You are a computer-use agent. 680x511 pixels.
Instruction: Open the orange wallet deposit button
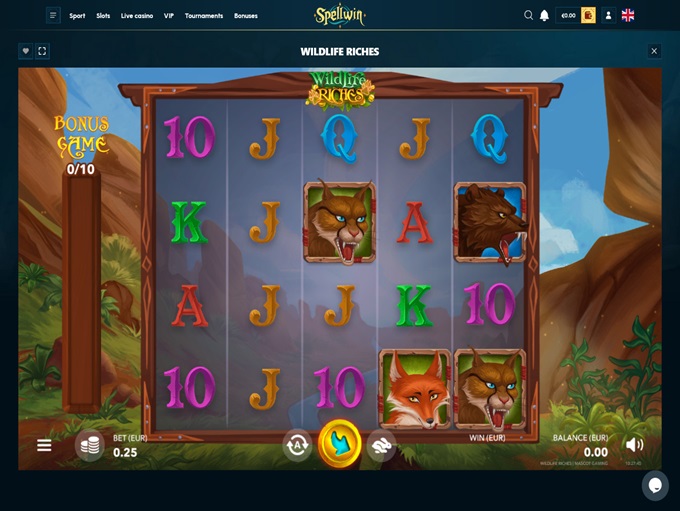(x=588, y=15)
